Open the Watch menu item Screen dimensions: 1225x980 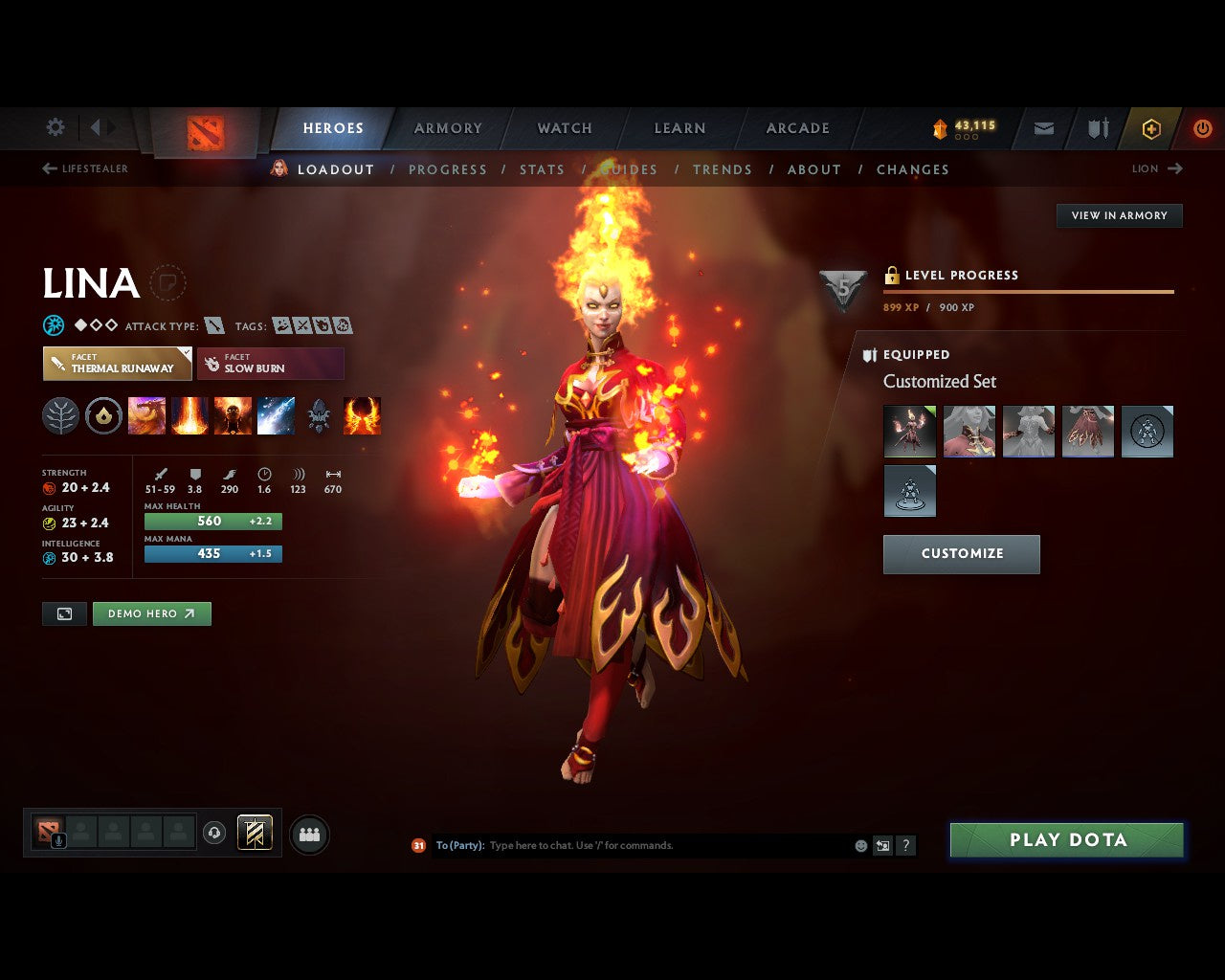[565, 128]
